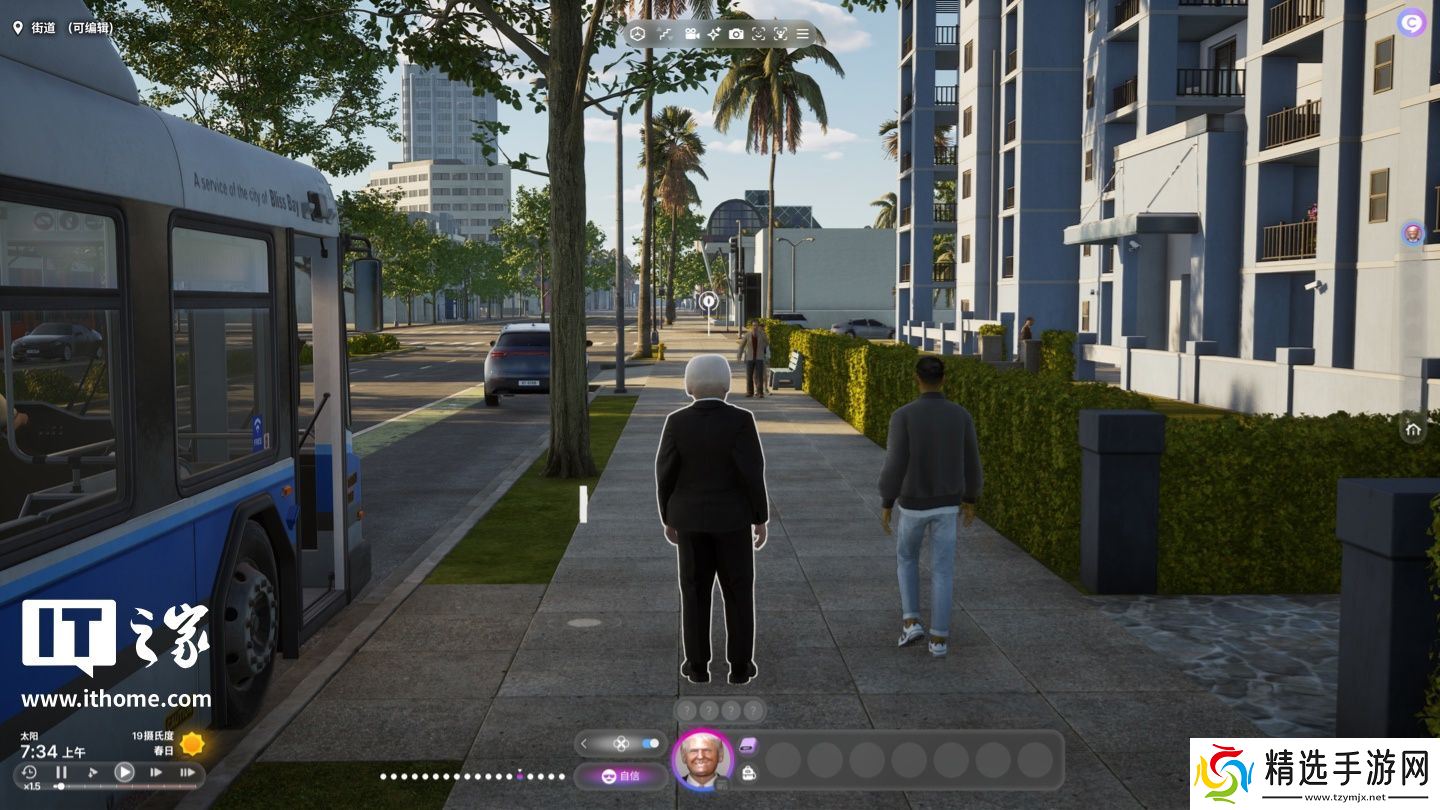Open the purple phone icon
This screenshot has width=1440, height=810.
coord(749,744)
